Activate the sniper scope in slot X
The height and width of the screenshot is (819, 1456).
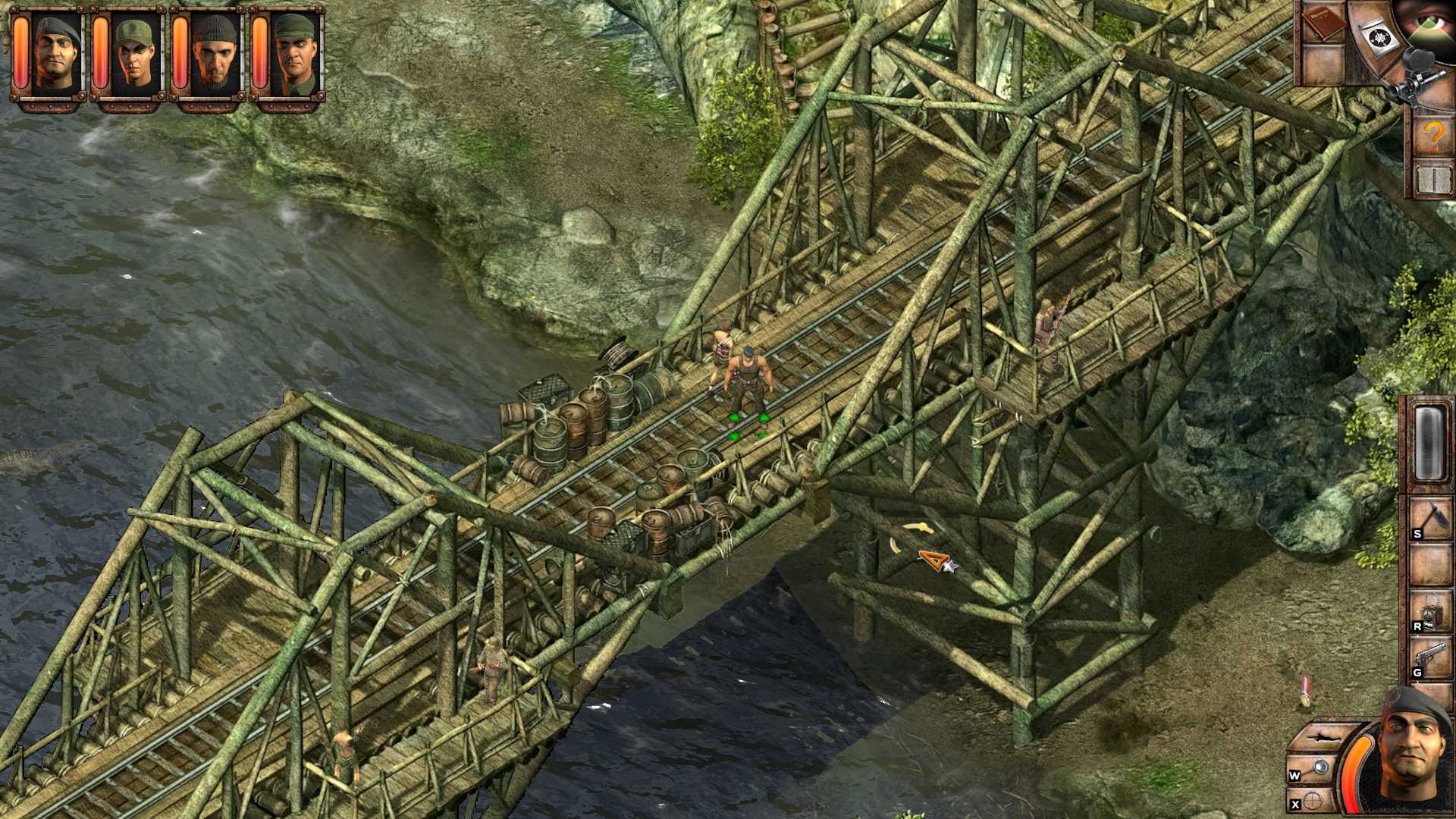(x=1312, y=800)
